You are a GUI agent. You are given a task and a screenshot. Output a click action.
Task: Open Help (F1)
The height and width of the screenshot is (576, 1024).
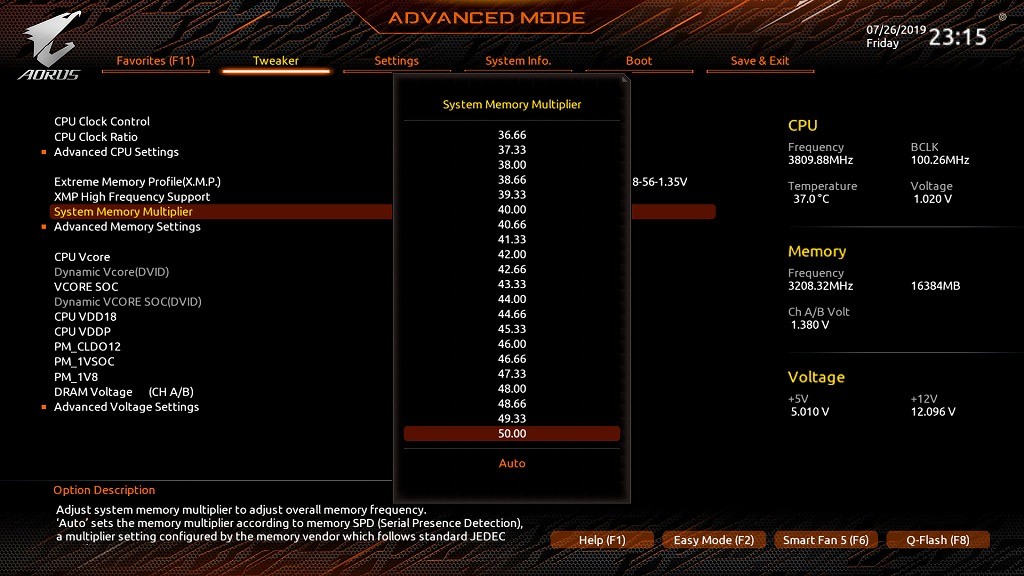click(x=602, y=540)
